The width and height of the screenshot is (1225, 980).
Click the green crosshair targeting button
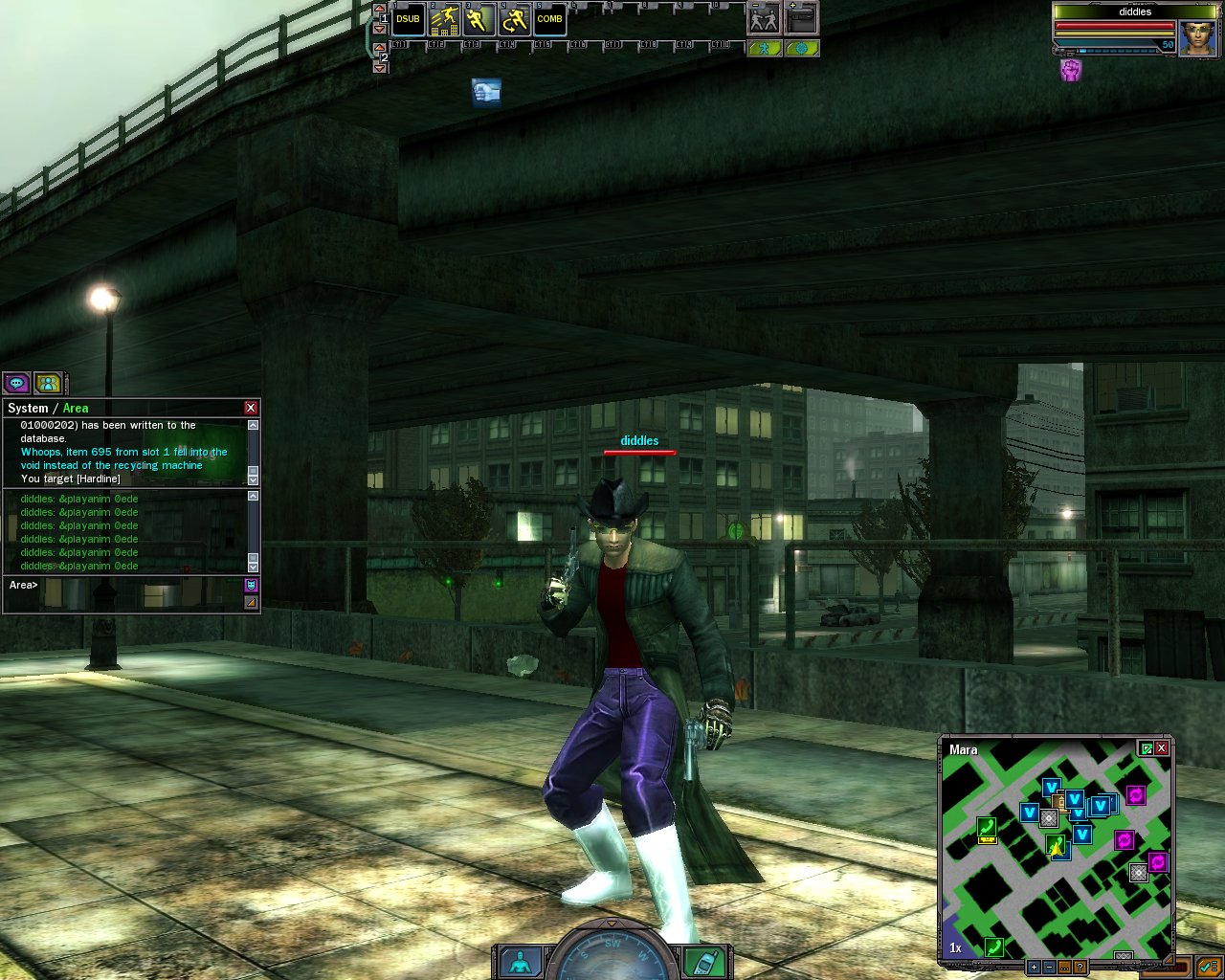tap(802, 49)
